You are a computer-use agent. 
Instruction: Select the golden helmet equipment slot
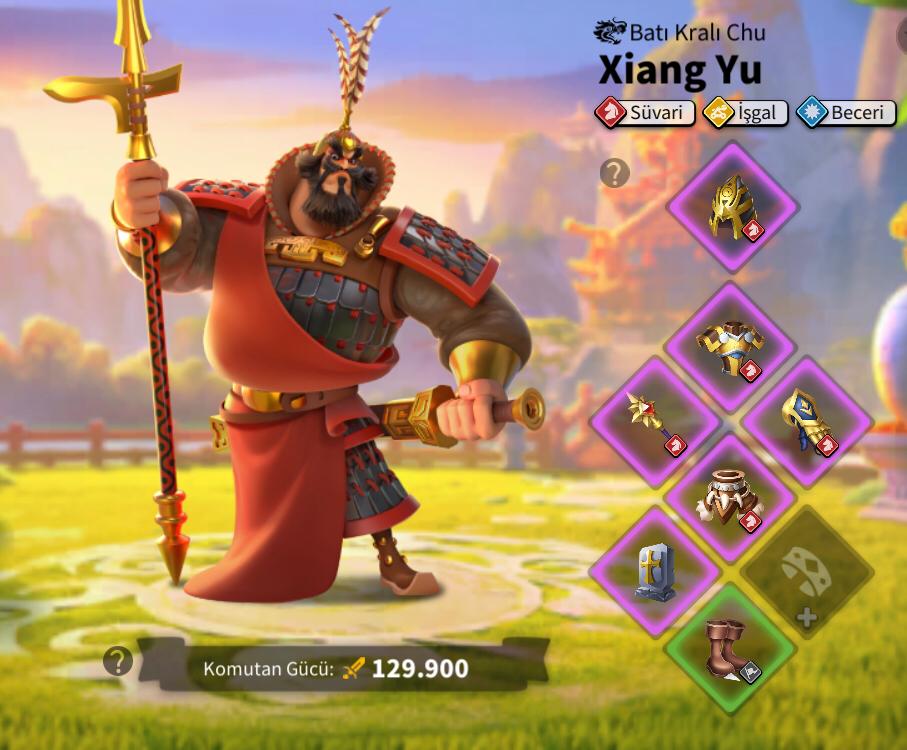click(732, 208)
